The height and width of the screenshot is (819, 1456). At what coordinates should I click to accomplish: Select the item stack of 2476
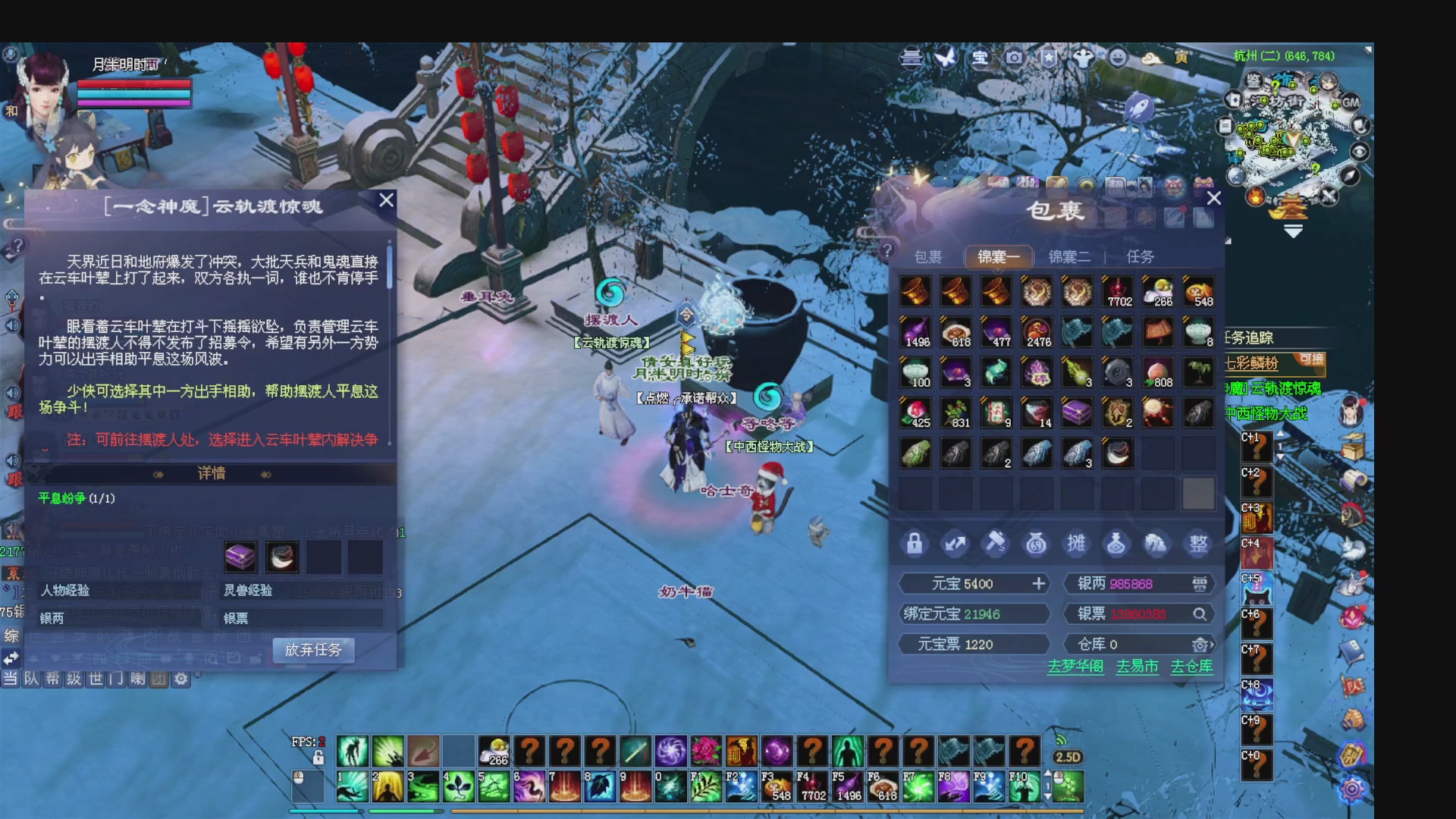point(1037,332)
